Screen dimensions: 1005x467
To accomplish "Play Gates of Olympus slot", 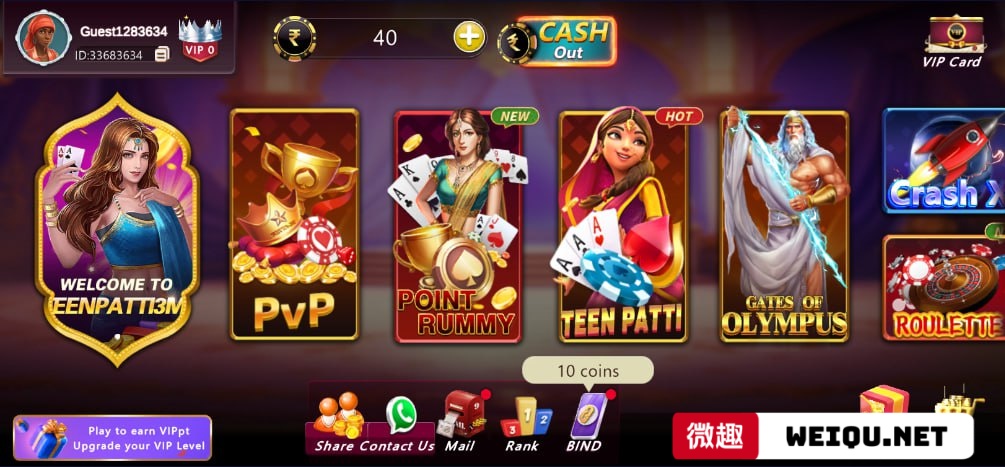I will (784, 225).
